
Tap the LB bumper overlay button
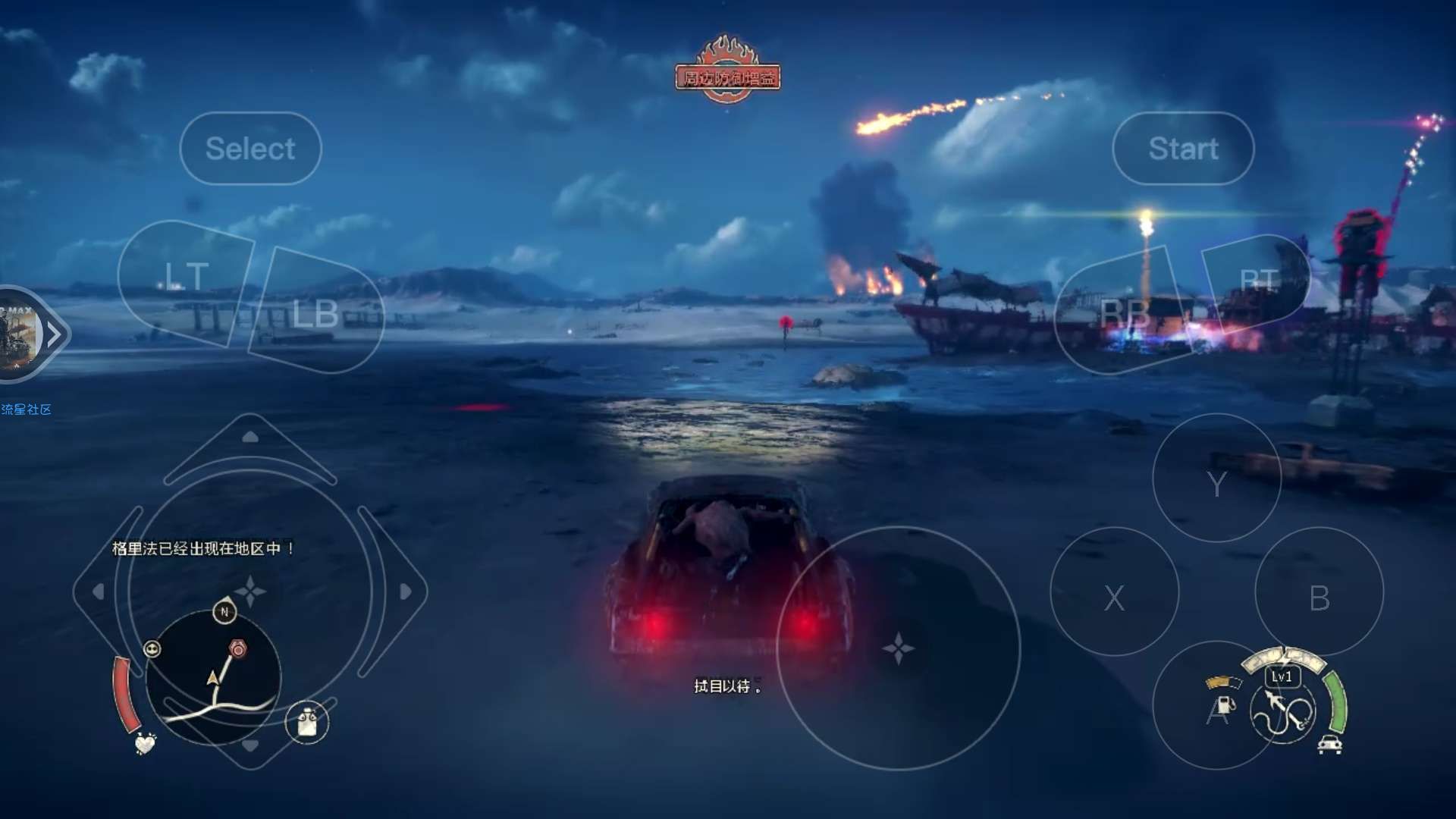315,312
